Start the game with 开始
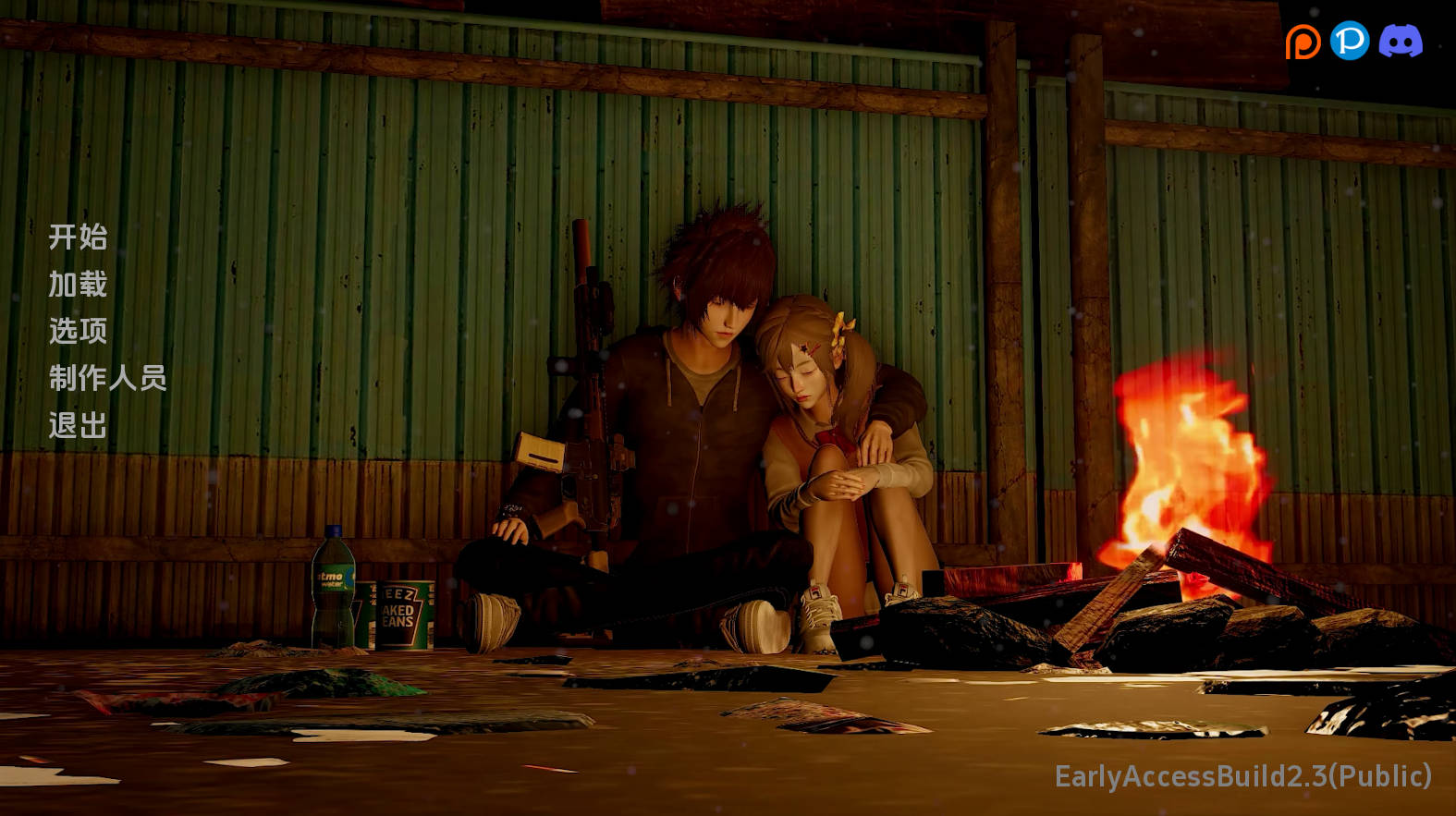This screenshot has height=816, width=1456. (78, 237)
